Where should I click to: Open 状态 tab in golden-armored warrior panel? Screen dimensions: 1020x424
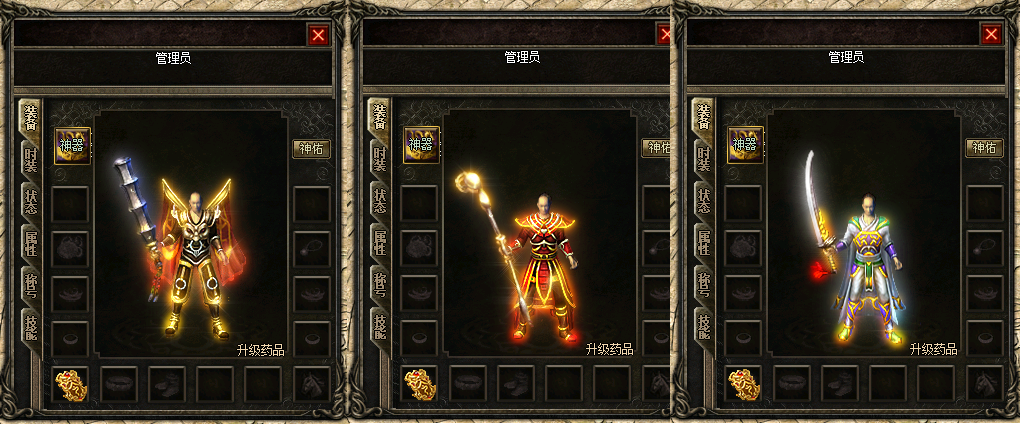(30, 202)
